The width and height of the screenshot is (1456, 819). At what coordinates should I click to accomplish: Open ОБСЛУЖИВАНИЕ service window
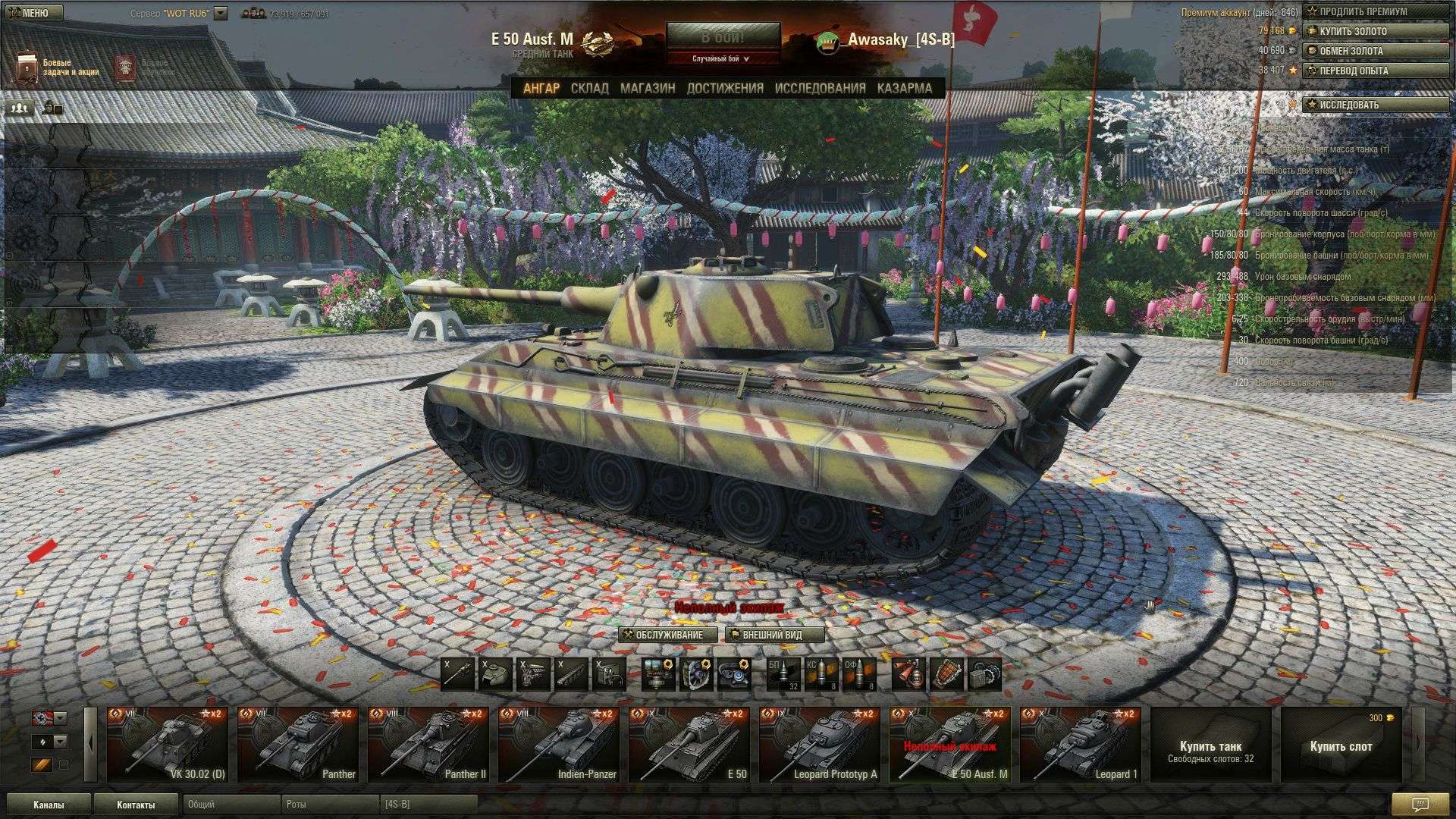[x=668, y=635]
